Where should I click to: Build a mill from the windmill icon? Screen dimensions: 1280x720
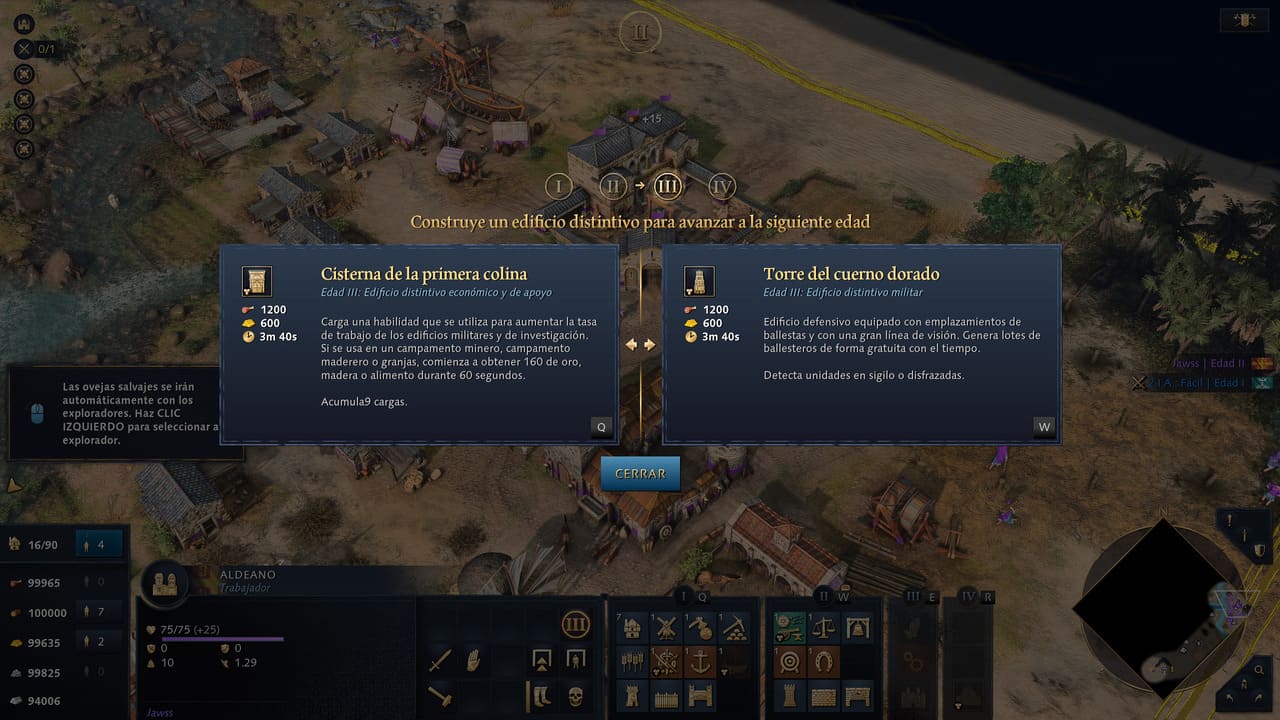pyautogui.click(x=665, y=628)
